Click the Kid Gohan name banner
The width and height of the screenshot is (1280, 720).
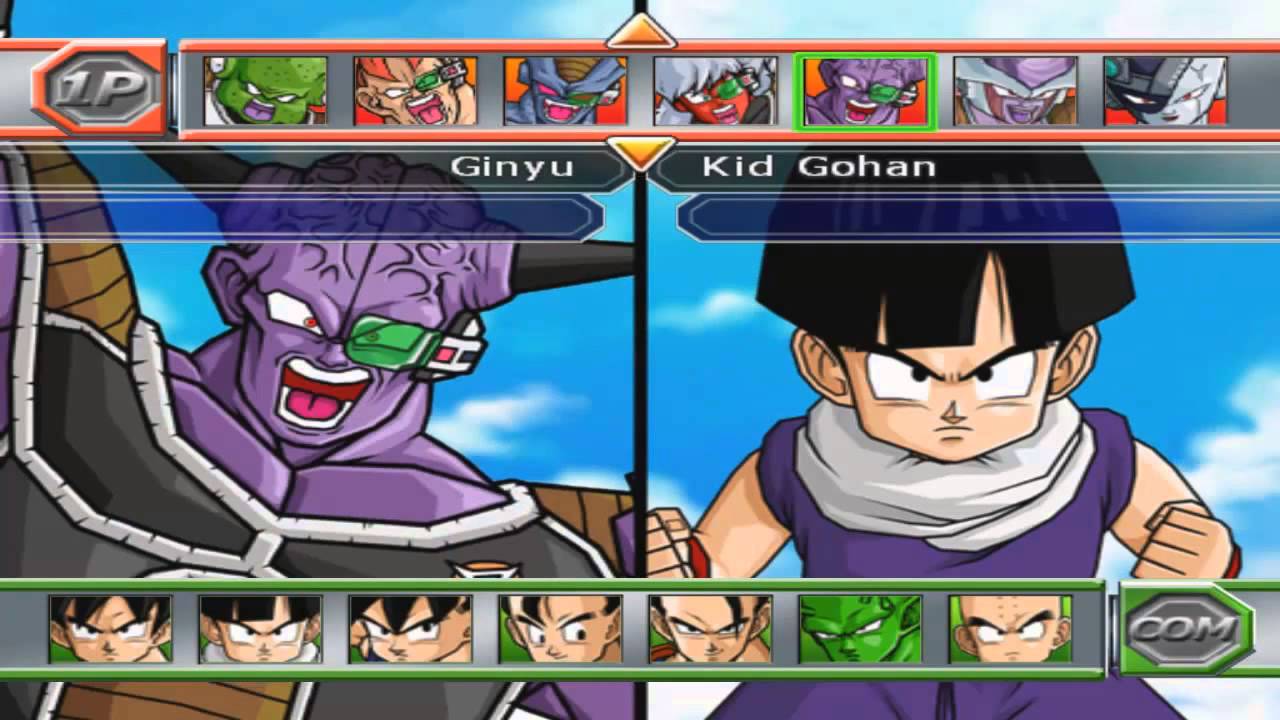click(820, 166)
